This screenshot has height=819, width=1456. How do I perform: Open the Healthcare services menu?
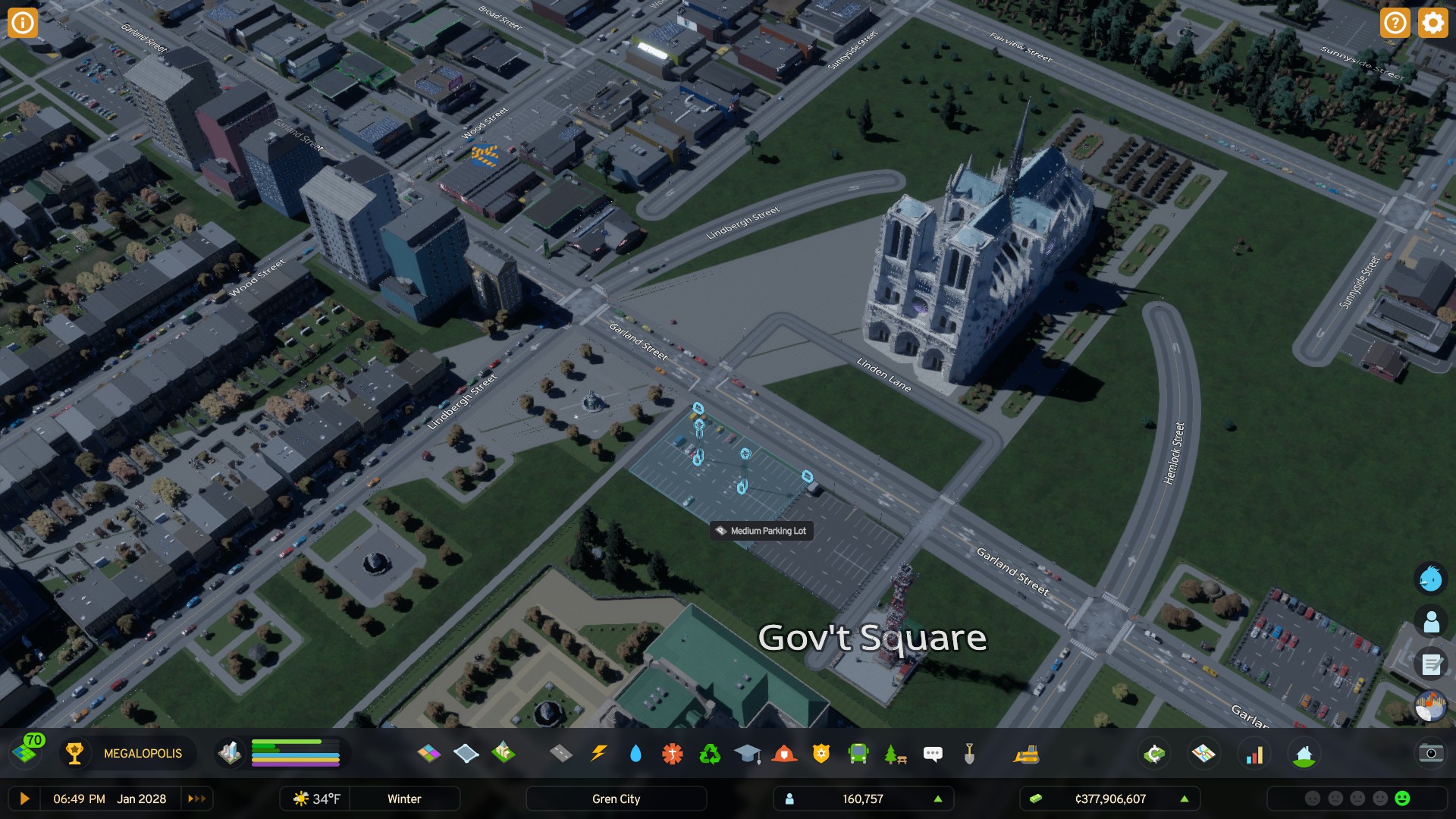click(672, 753)
